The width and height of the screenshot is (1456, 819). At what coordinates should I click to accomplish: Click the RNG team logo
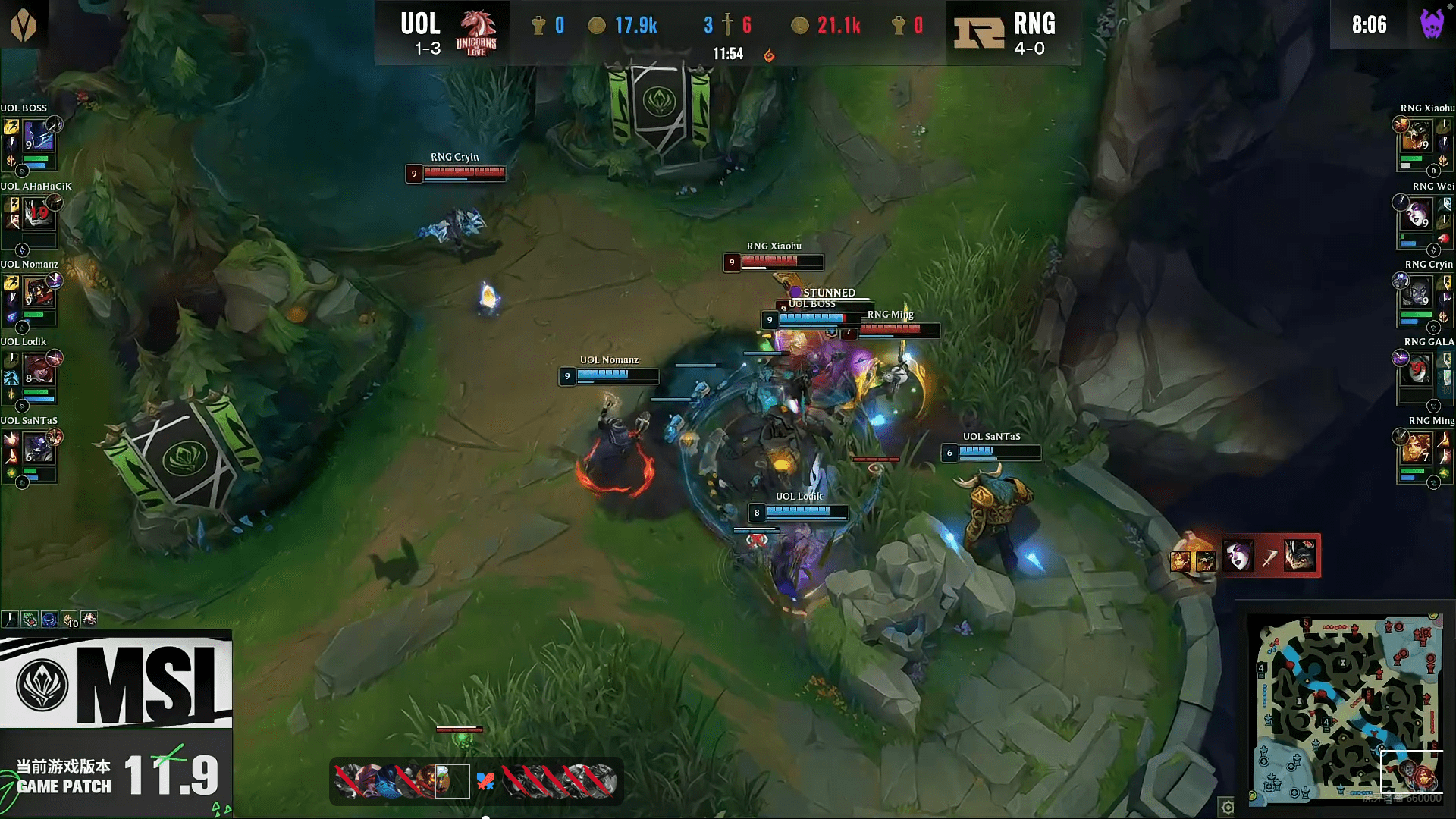coord(978,33)
